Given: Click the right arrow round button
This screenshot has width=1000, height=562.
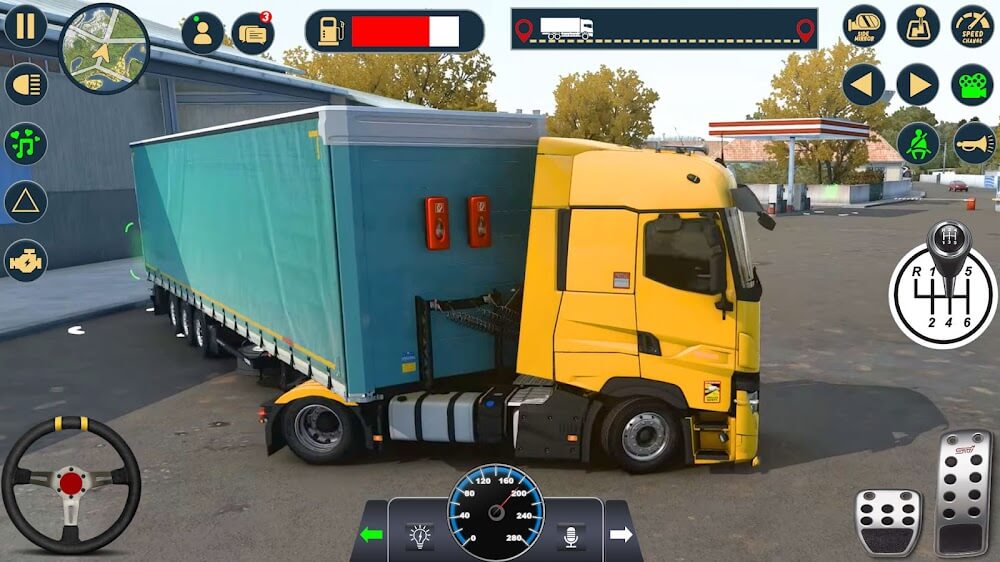Looking at the screenshot, I should tap(917, 85).
